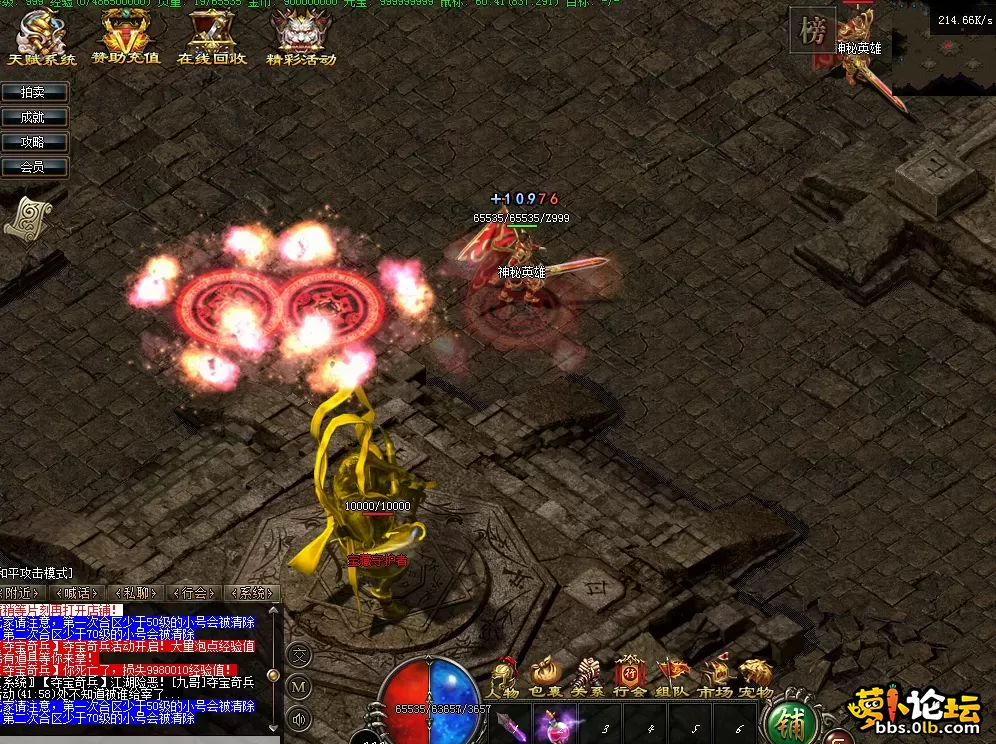996x744 pixels.
Task: Open the 人物 character panel
Action: [504, 678]
